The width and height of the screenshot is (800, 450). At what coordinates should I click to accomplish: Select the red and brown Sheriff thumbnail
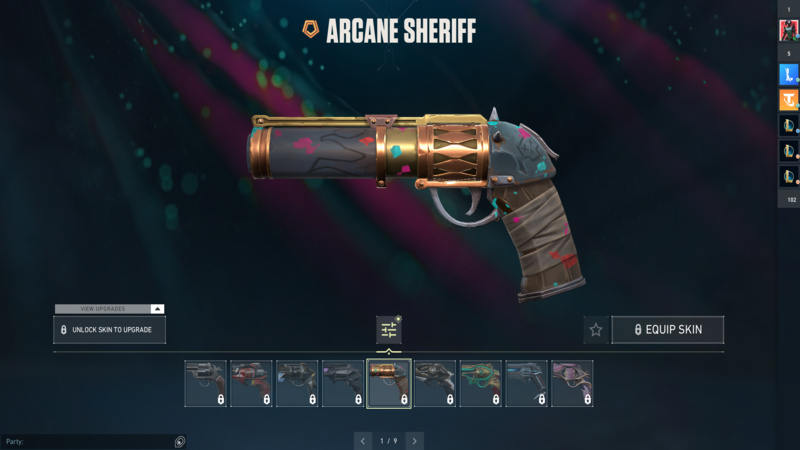coord(251,384)
